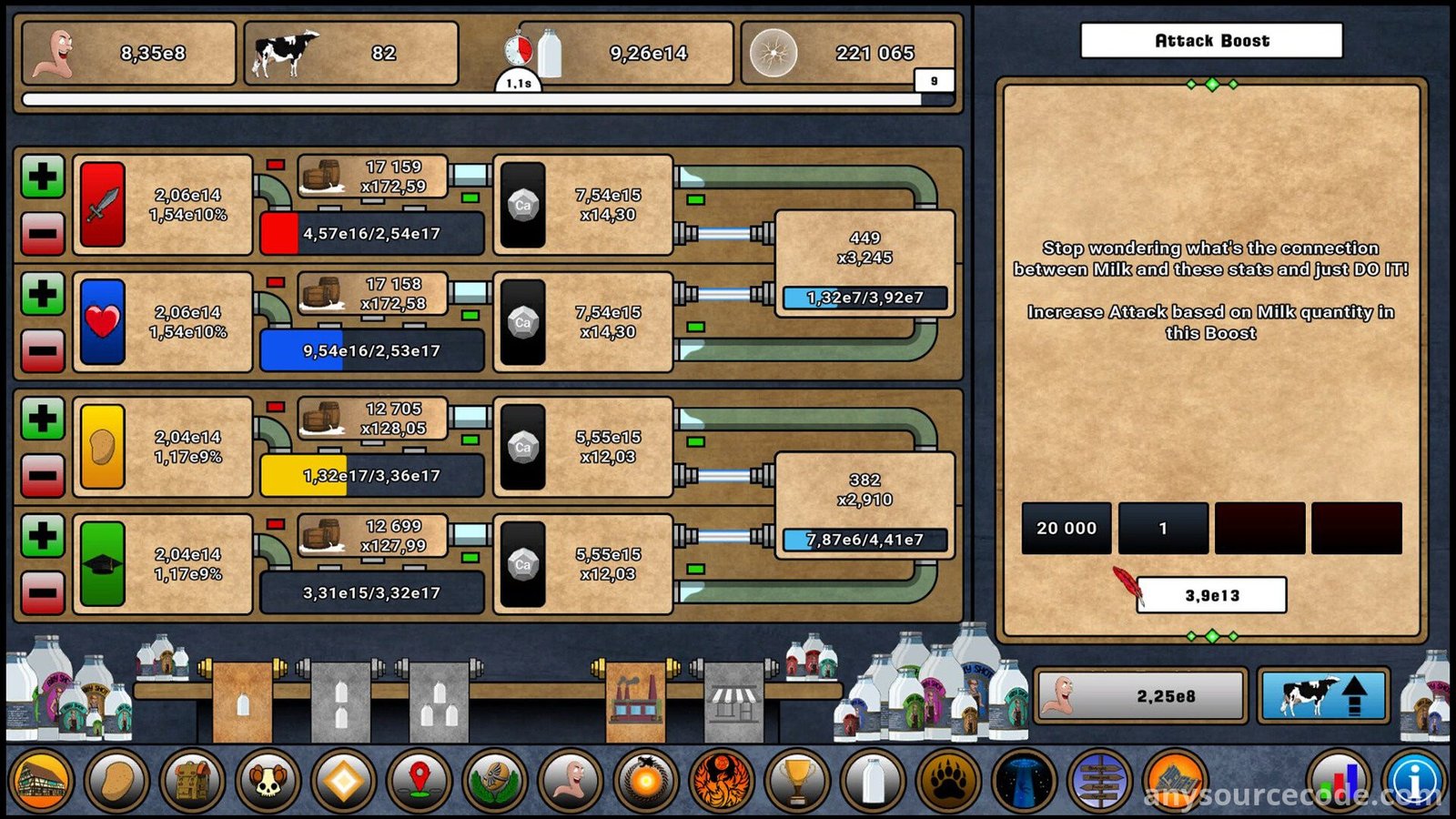Open the skull menu icon
Image resolution: width=1456 pixels, height=819 pixels.
point(268,781)
